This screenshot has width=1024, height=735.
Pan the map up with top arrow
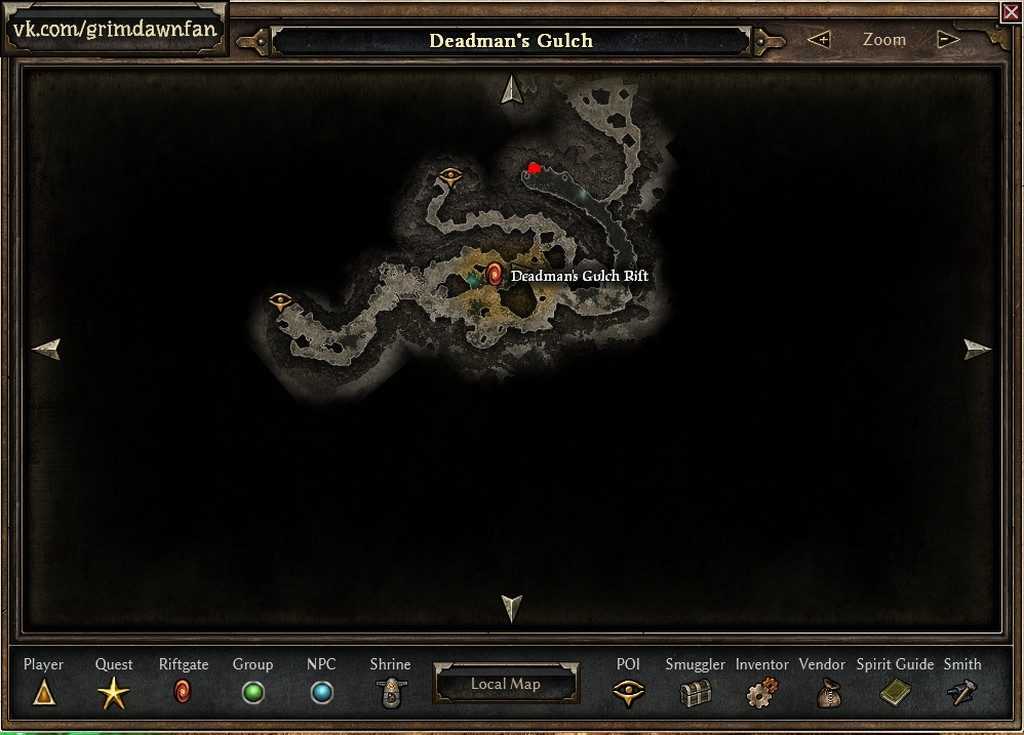512,90
